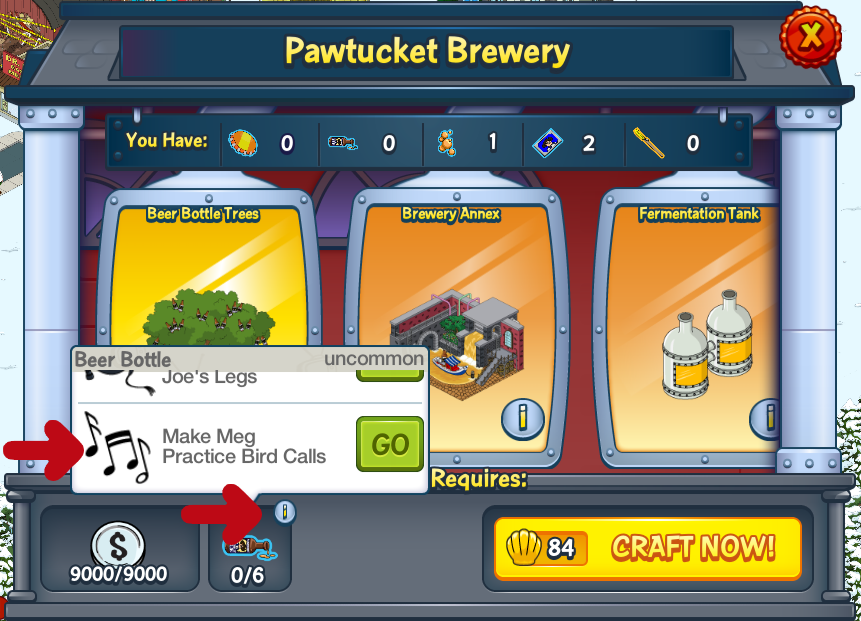
Task: Open info for the Brewery Annex
Action: [523, 419]
